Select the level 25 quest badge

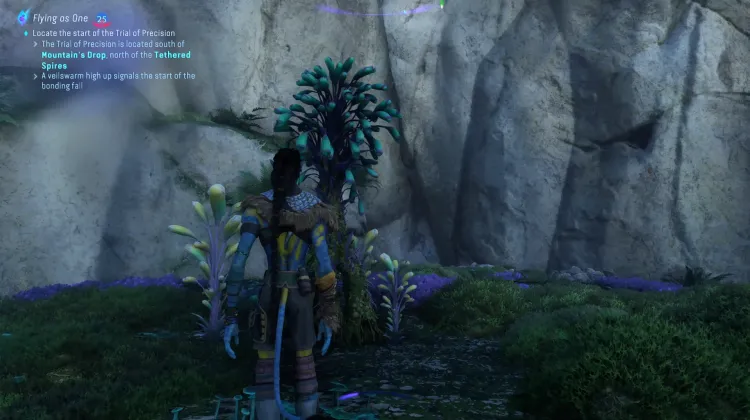102,18
